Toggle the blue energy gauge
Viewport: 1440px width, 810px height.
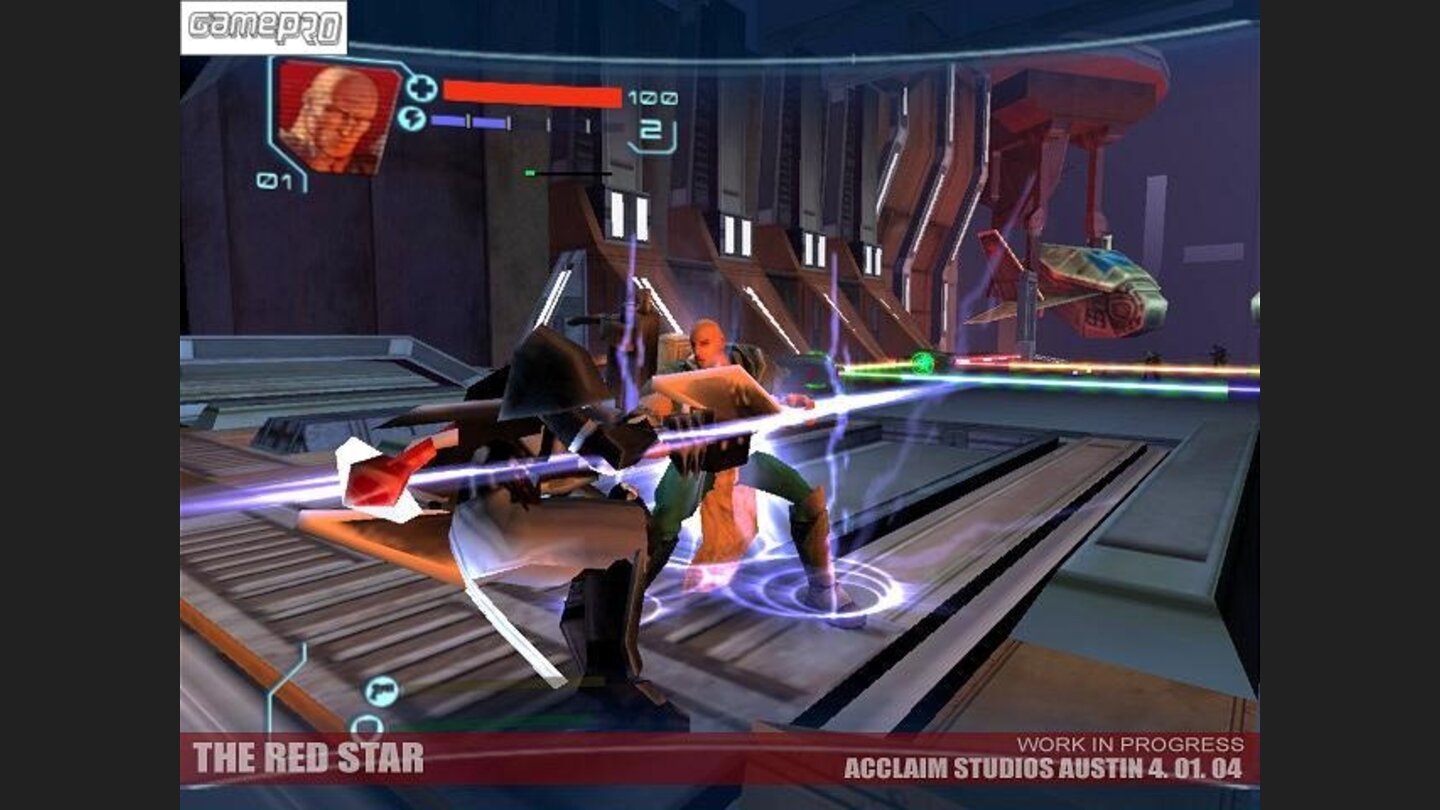[470, 120]
